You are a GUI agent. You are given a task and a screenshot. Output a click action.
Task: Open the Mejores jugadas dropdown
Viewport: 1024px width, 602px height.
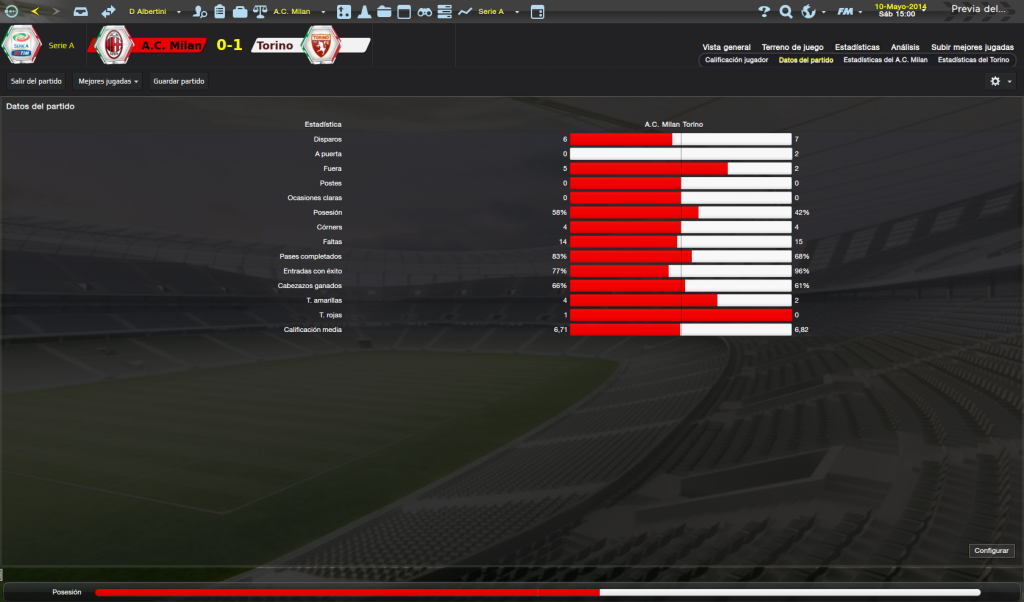click(x=108, y=81)
